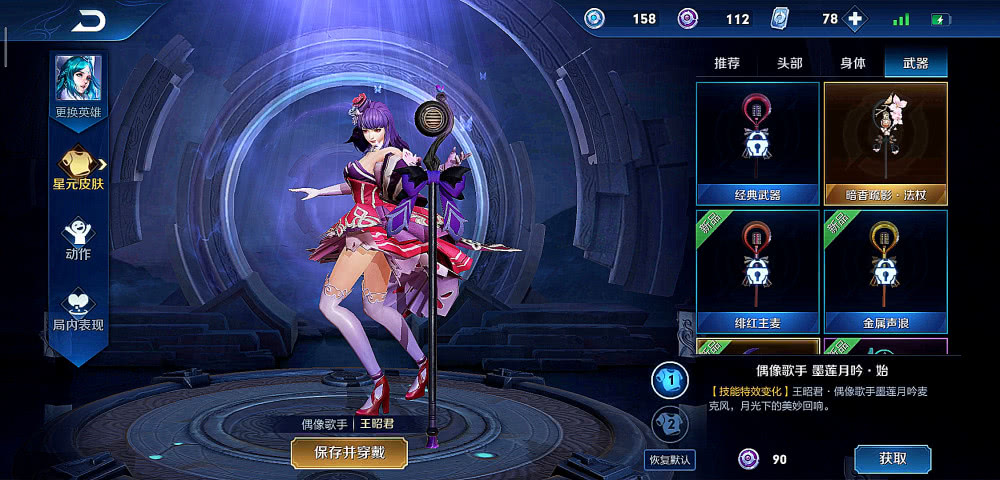The height and width of the screenshot is (480, 1000).
Task: Switch to the 推荐 tab
Action: pyautogui.click(x=727, y=63)
